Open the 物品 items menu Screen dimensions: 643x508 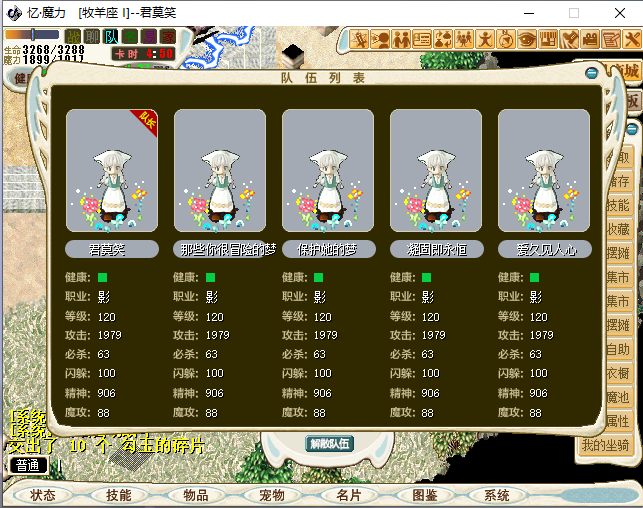tap(196, 495)
